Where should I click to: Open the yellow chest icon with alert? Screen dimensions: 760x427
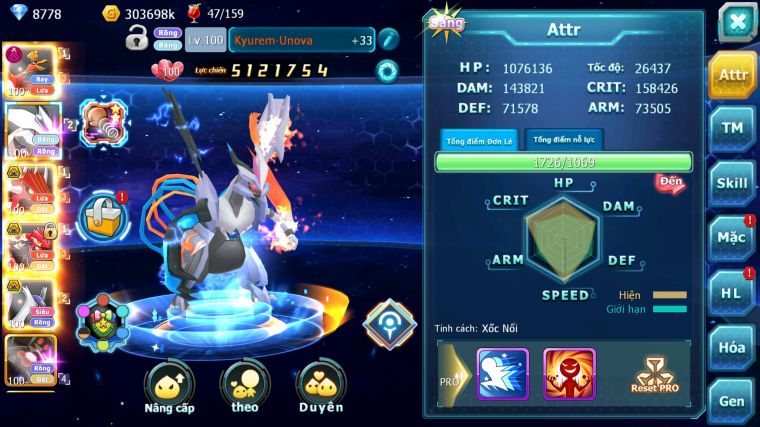click(x=103, y=213)
